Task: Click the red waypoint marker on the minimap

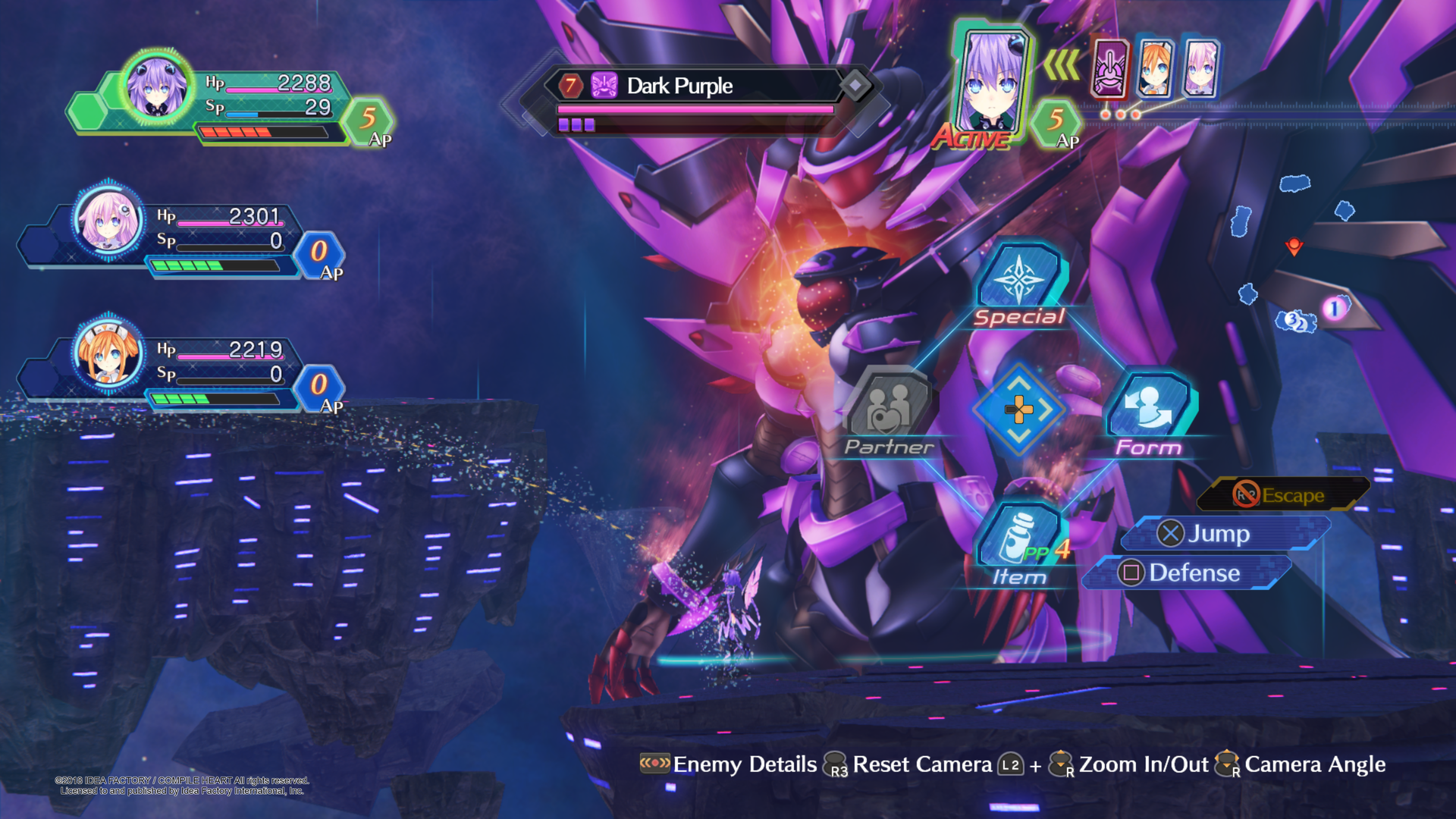Action: click(1294, 246)
